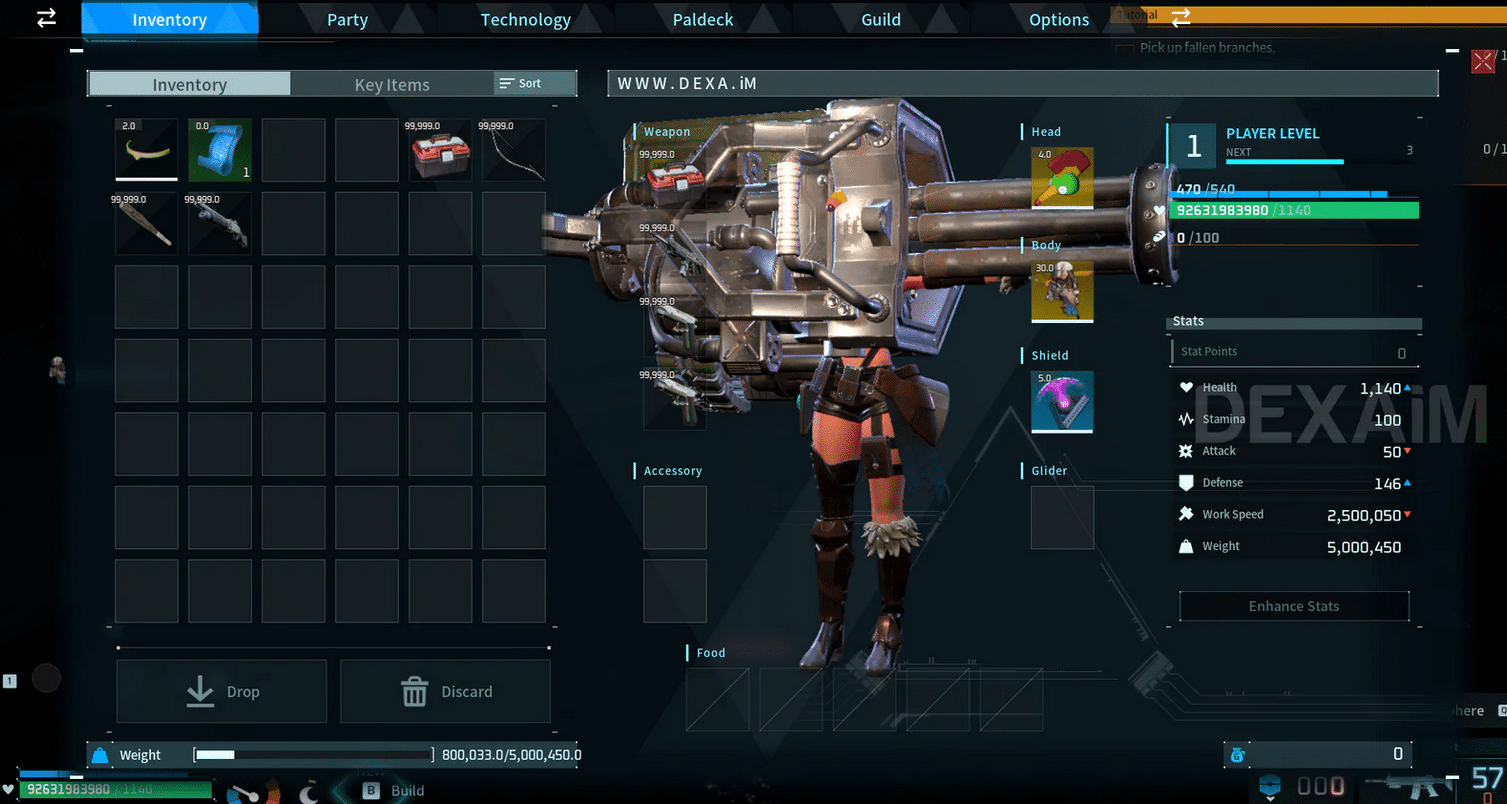Show the Key Items list

point(392,85)
